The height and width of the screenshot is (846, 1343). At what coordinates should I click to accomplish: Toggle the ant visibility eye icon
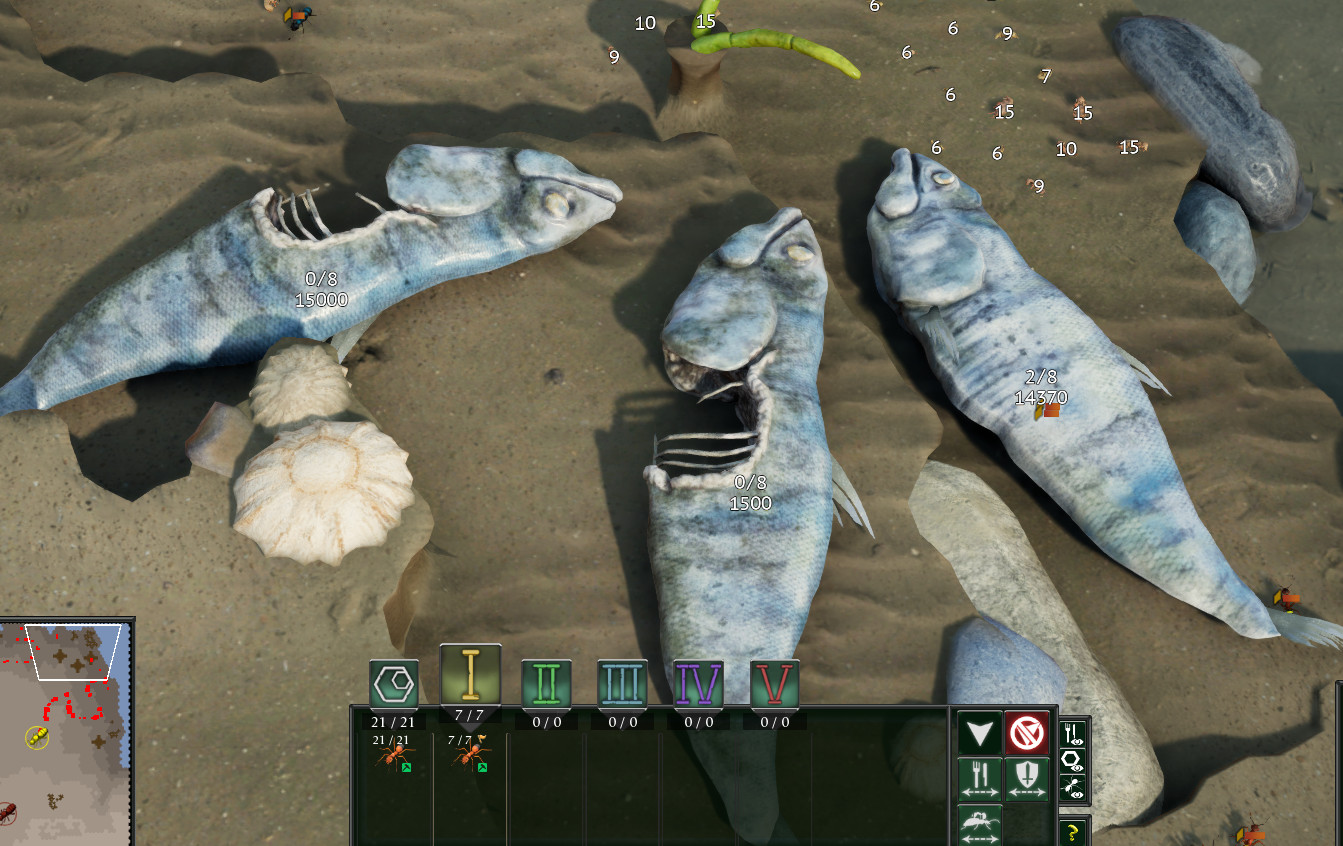point(1071,788)
